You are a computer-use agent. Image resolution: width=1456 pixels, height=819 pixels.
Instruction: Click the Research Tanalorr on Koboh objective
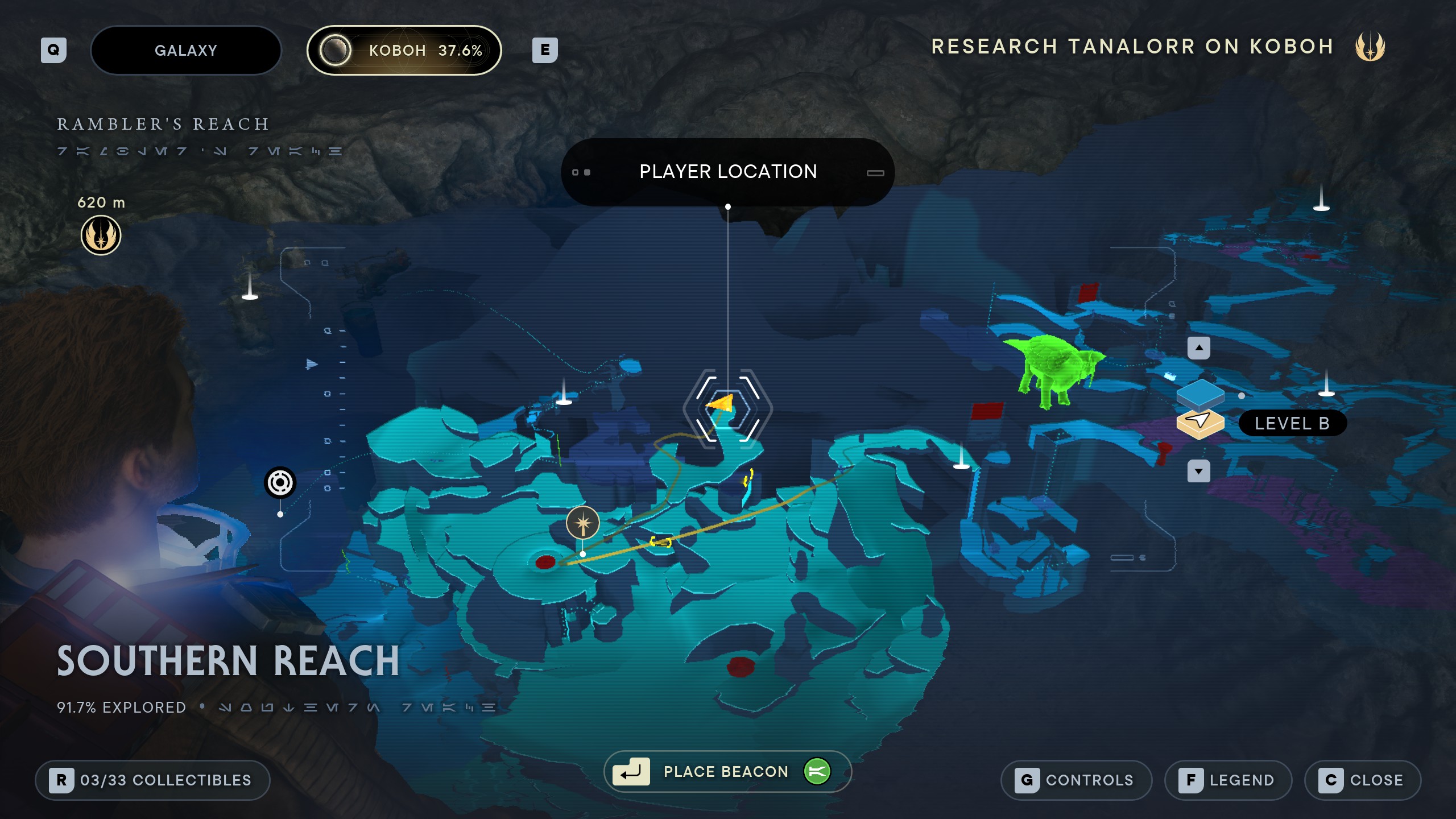click(1132, 47)
